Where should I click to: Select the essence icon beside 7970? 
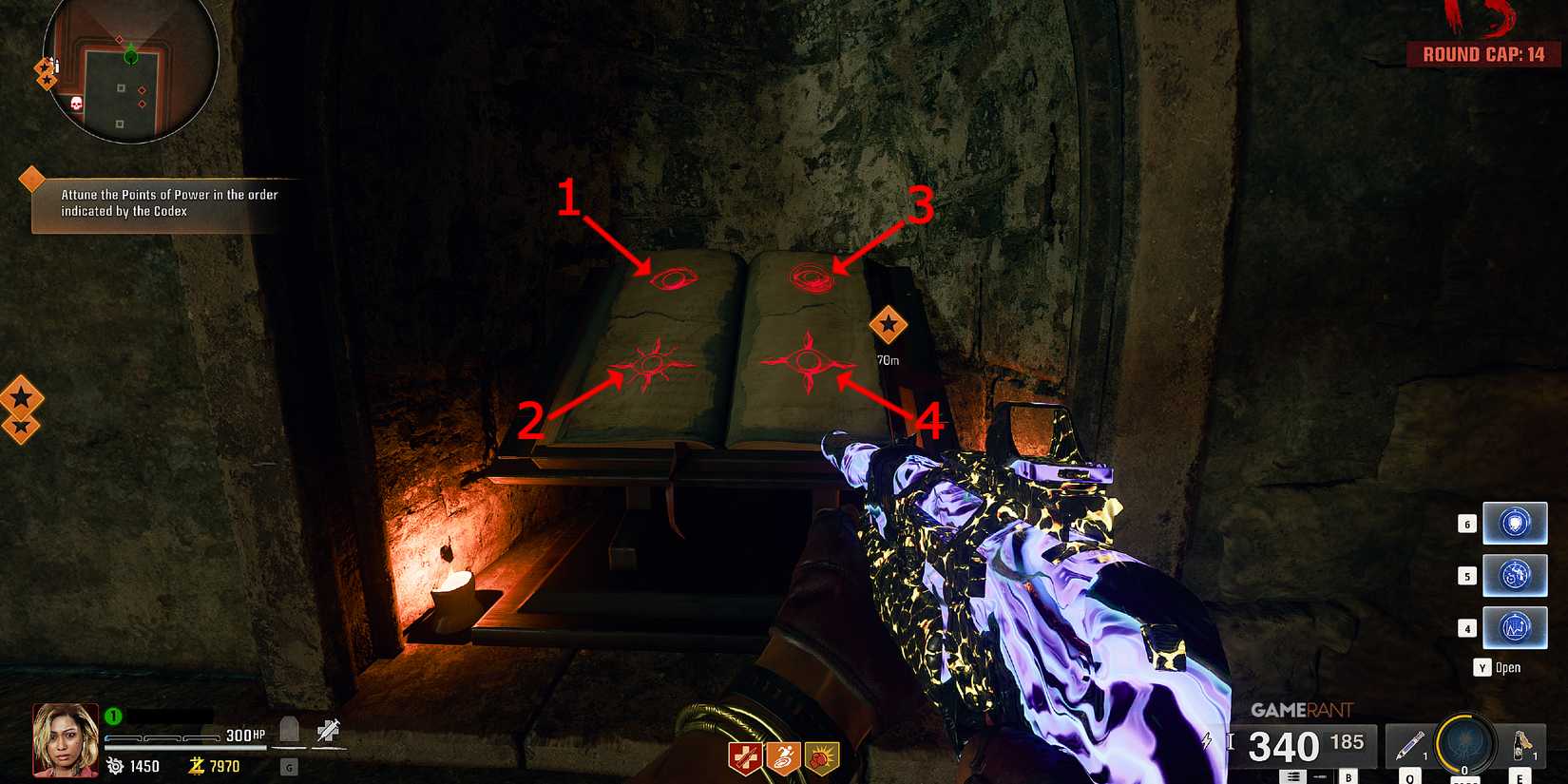point(195,765)
